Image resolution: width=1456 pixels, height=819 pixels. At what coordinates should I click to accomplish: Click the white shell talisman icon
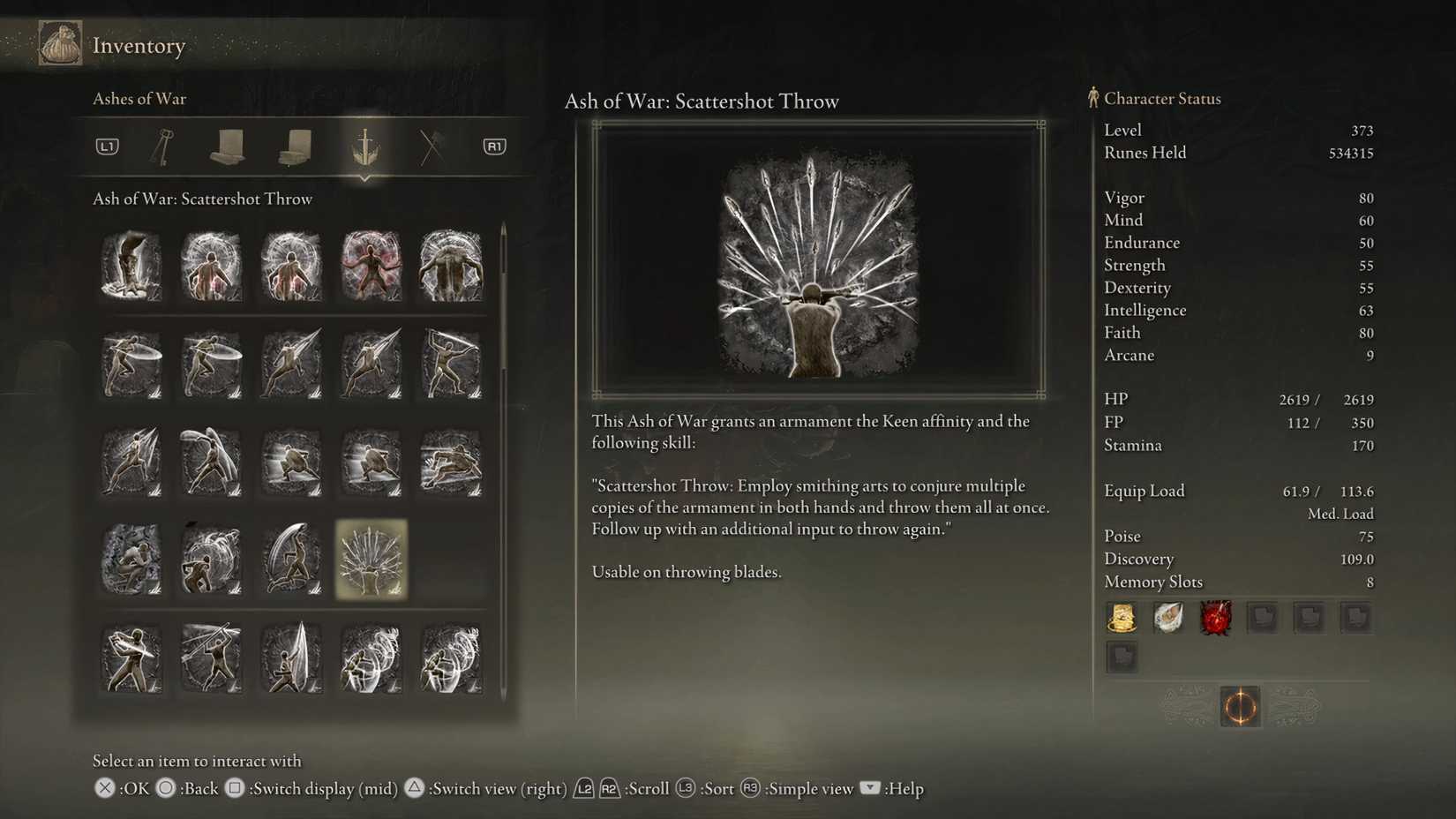coord(1169,618)
